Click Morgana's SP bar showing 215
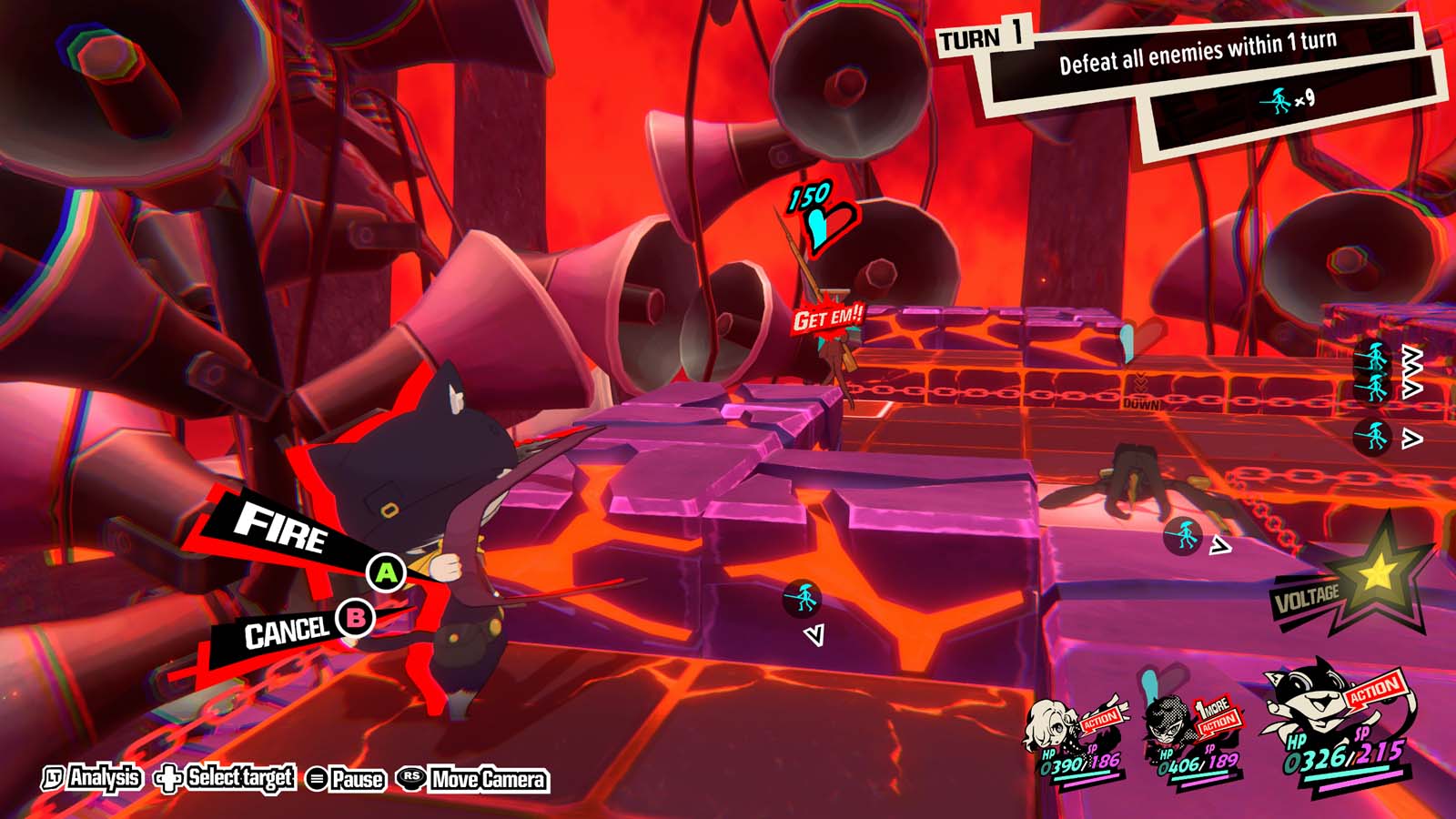The width and height of the screenshot is (1456, 819). click(1379, 755)
